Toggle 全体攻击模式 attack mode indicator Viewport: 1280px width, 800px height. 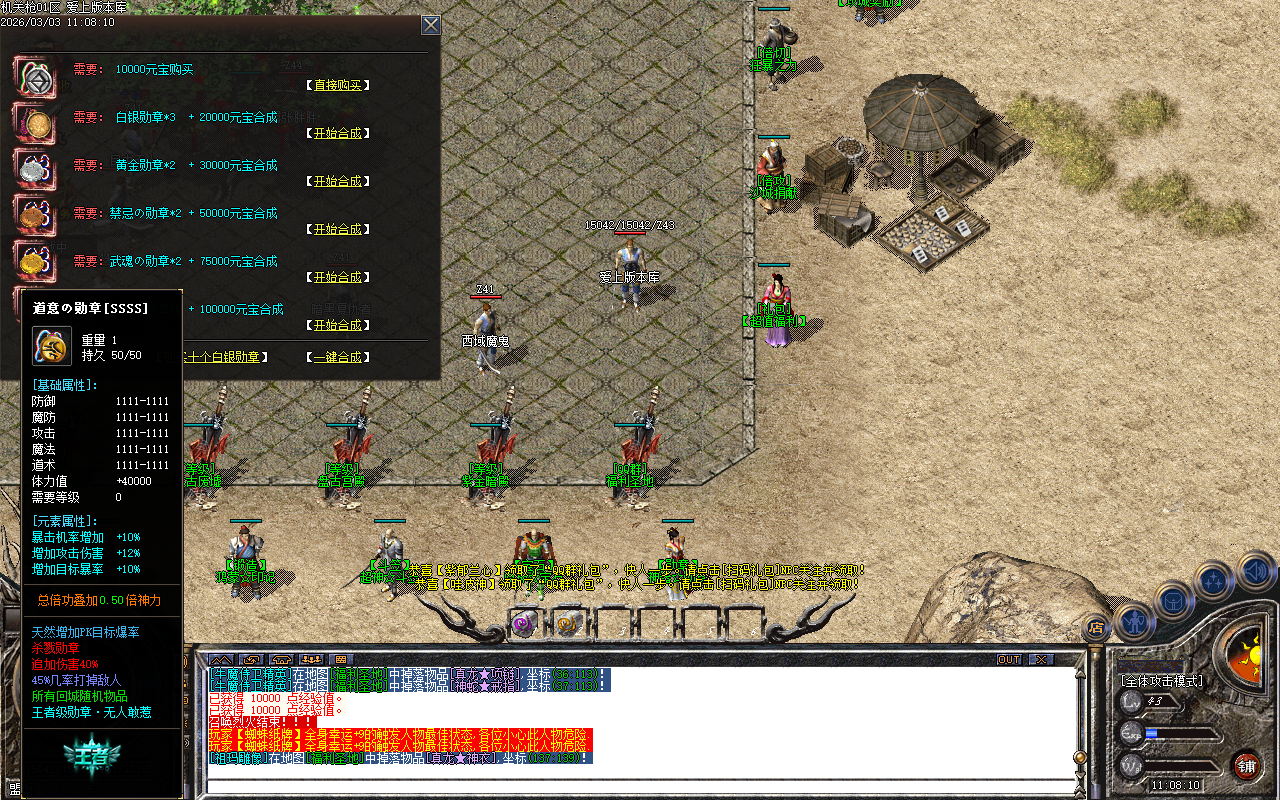[x=1162, y=680]
